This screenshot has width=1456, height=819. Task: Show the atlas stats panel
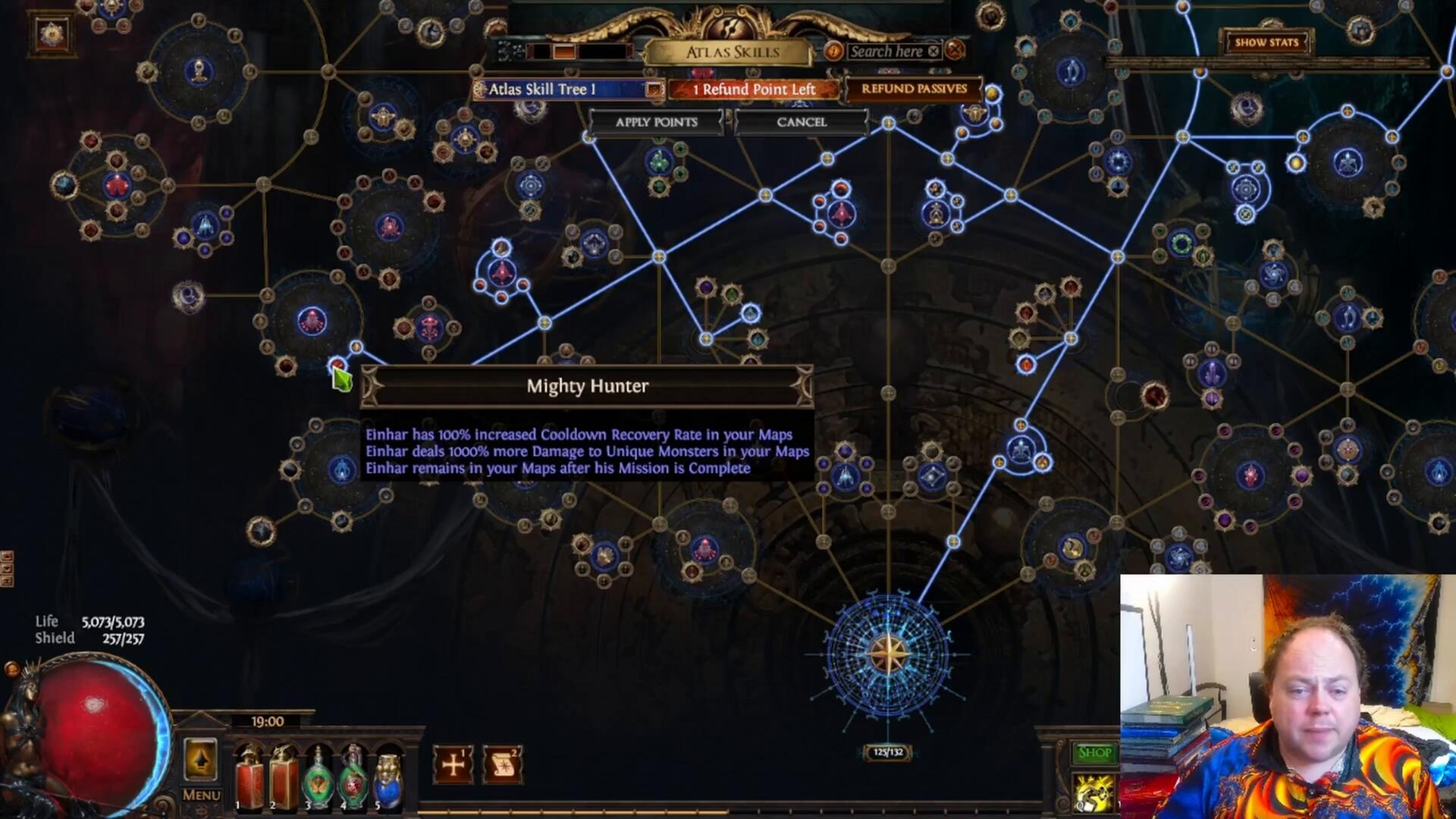tap(1266, 42)
